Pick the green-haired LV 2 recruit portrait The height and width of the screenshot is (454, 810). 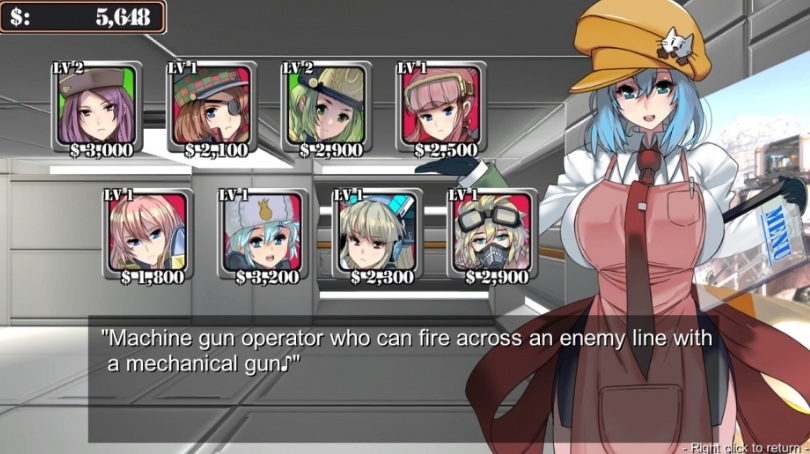tap(327, 107)
